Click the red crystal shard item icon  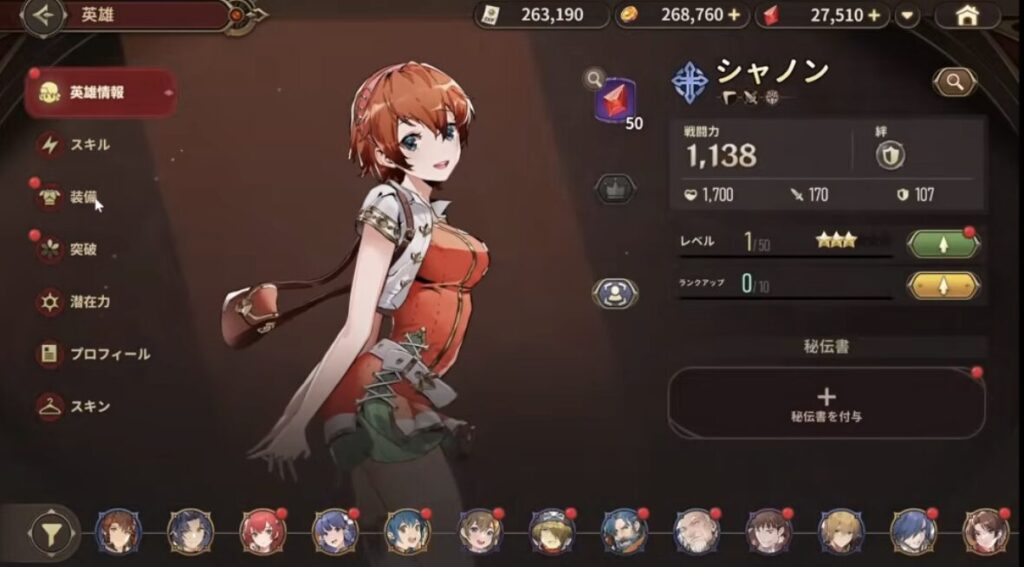[615, 102]
